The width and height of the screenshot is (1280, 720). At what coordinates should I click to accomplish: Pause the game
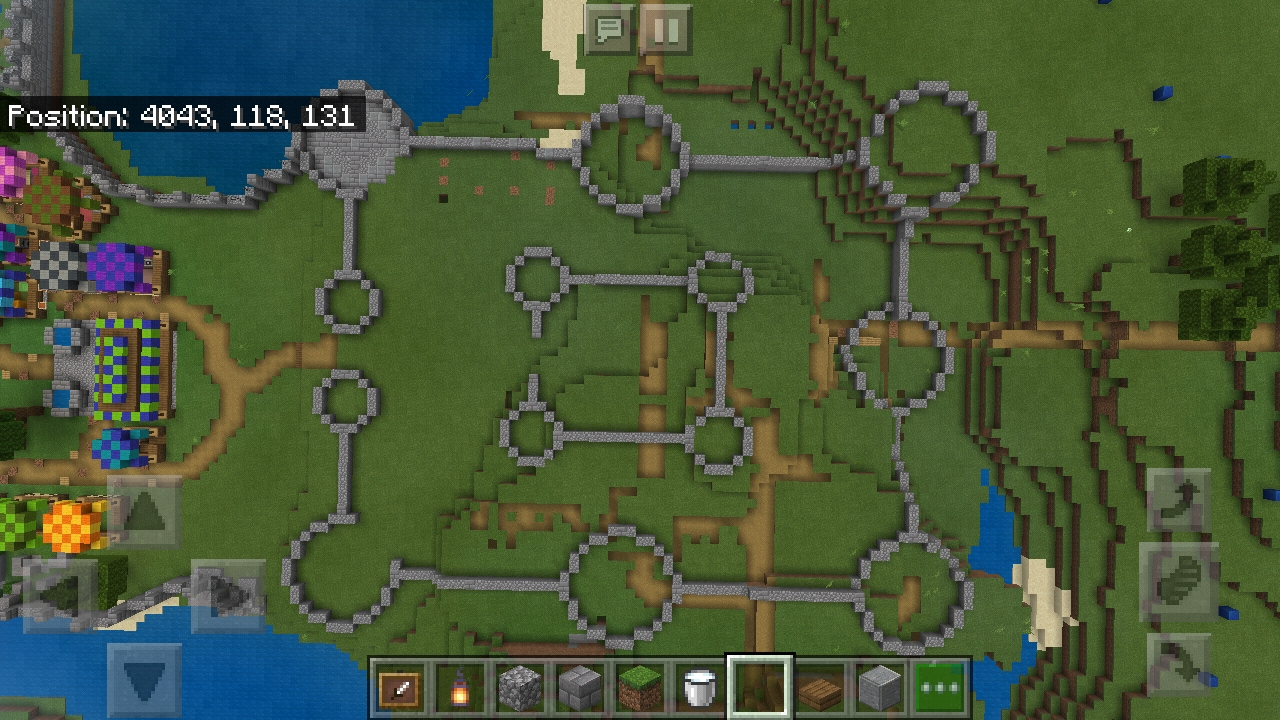665,30
